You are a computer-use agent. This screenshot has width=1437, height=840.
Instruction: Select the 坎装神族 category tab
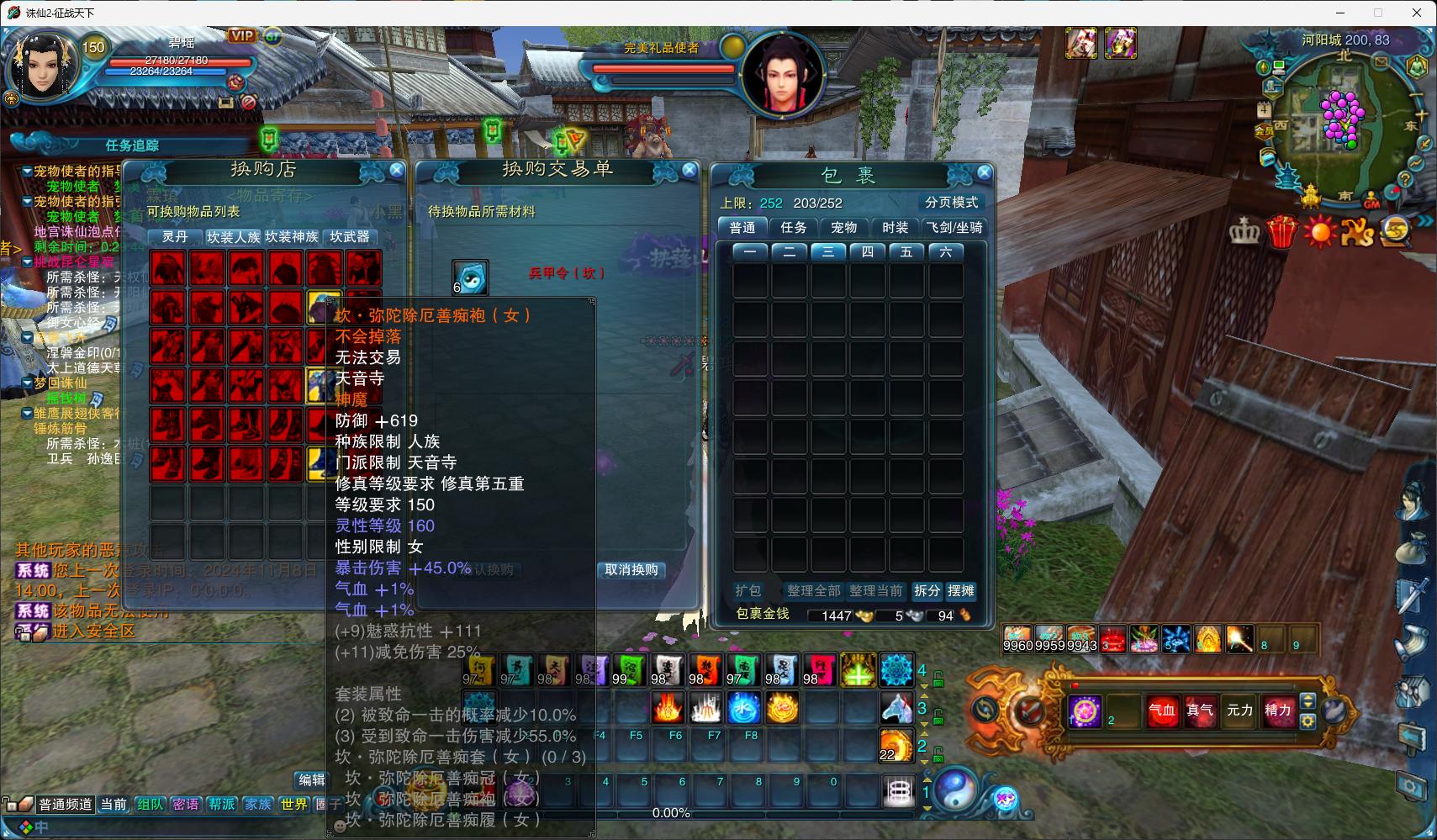click(x=291, y=237)
